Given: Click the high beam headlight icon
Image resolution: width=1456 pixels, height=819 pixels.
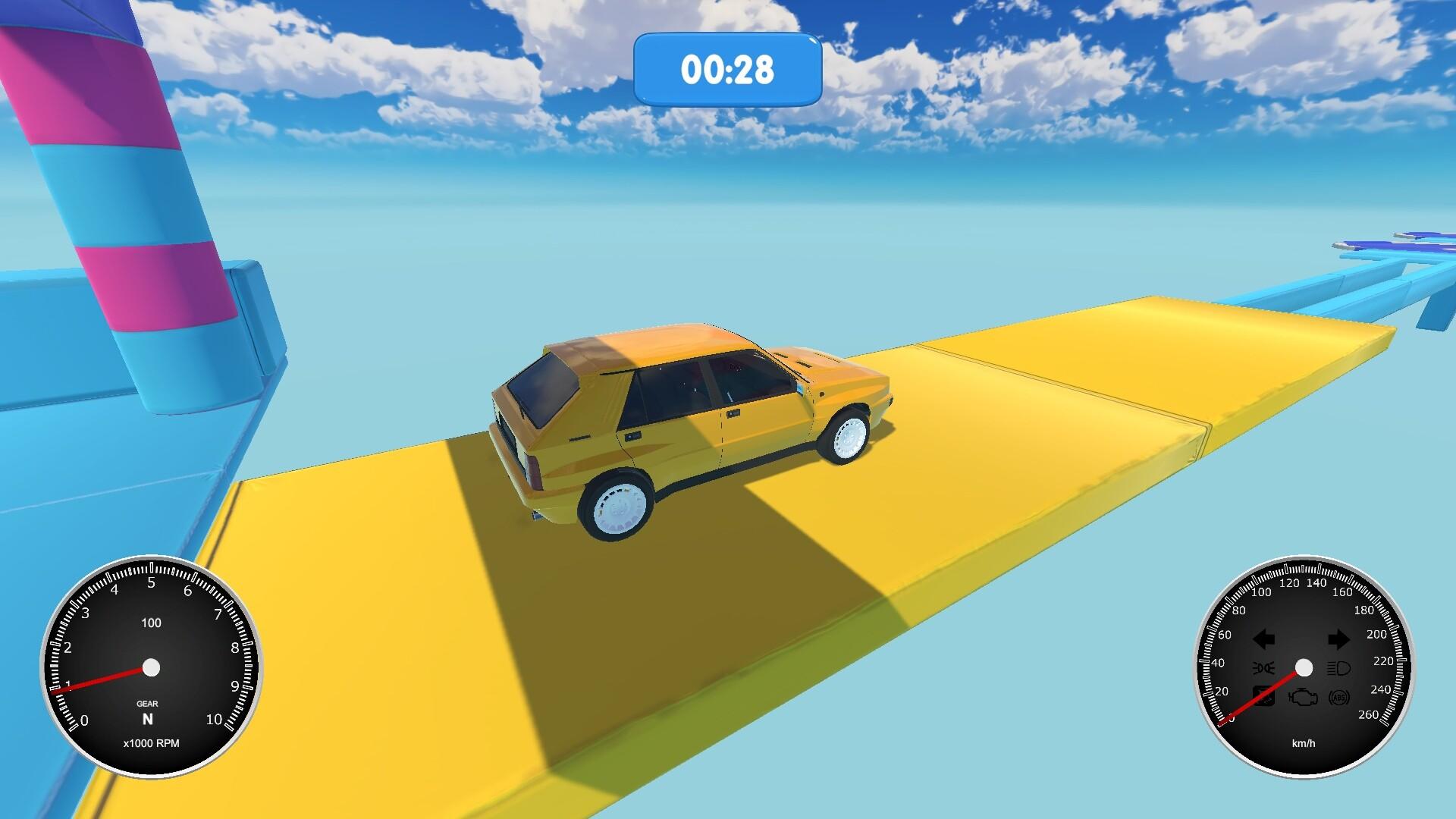Looking at the screenshot, I should click(1339, 667).
